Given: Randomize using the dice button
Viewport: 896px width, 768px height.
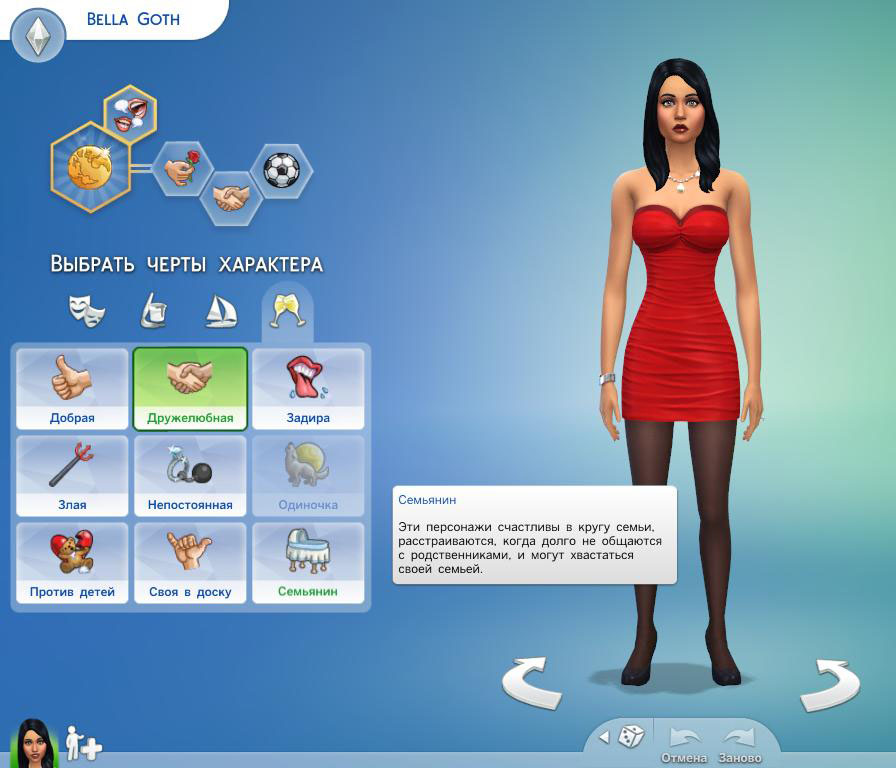Looking at the screenshot, I should coord(631,738).
